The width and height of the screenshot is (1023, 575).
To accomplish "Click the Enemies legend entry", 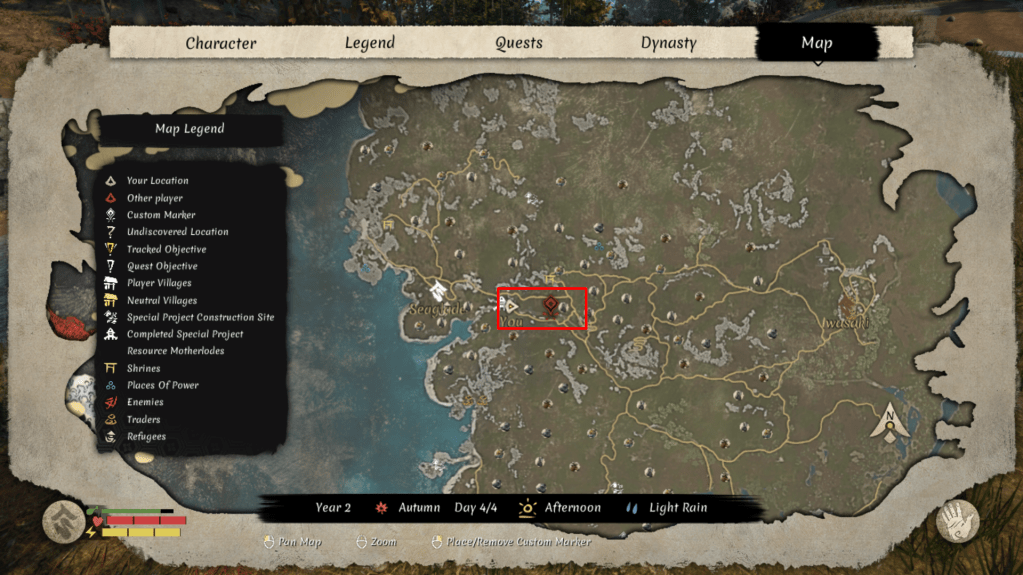I will pyautogui.click(x=145, y=402).
